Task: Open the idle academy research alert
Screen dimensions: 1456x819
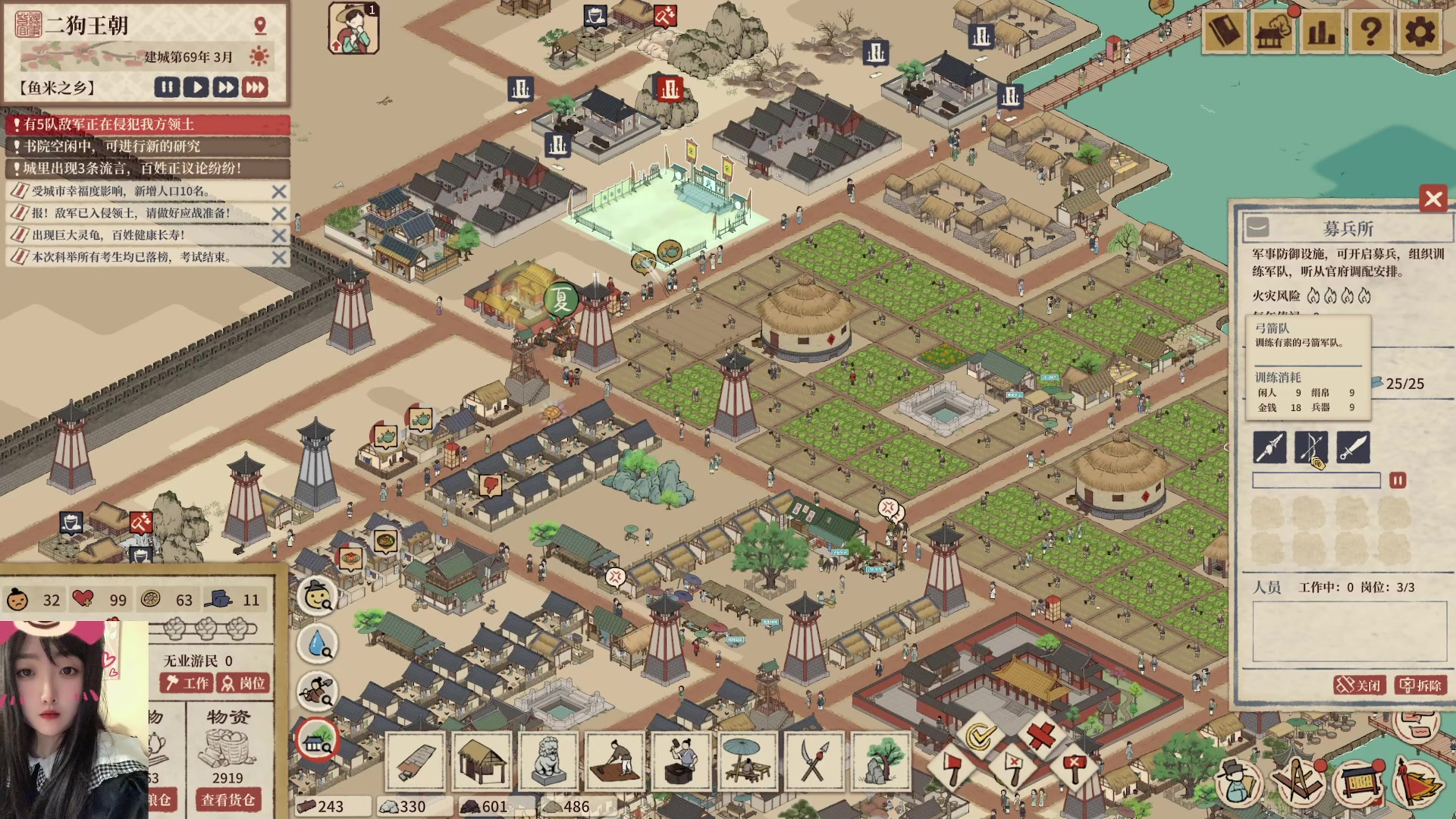Action: [x=148, y=146]
